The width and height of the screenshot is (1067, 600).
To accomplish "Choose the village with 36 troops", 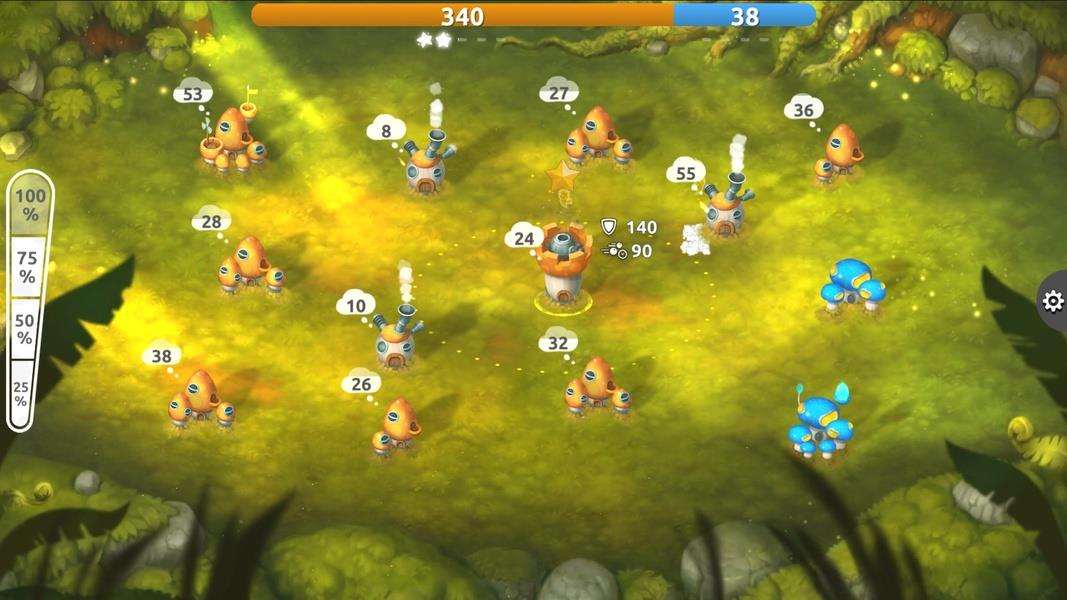I will (840, 153).
